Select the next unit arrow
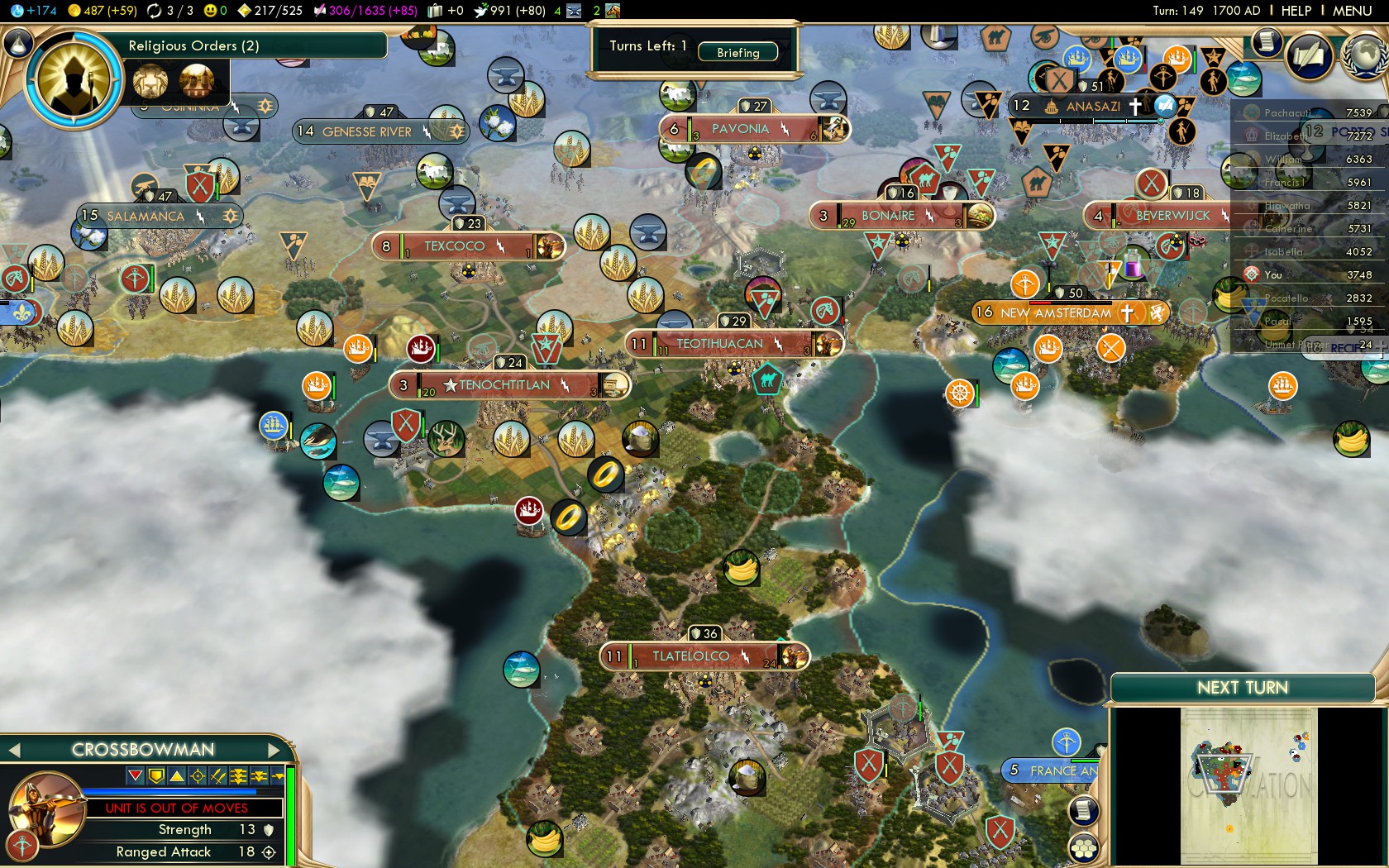Screen dimensions: 1389x868 [275, 750]
